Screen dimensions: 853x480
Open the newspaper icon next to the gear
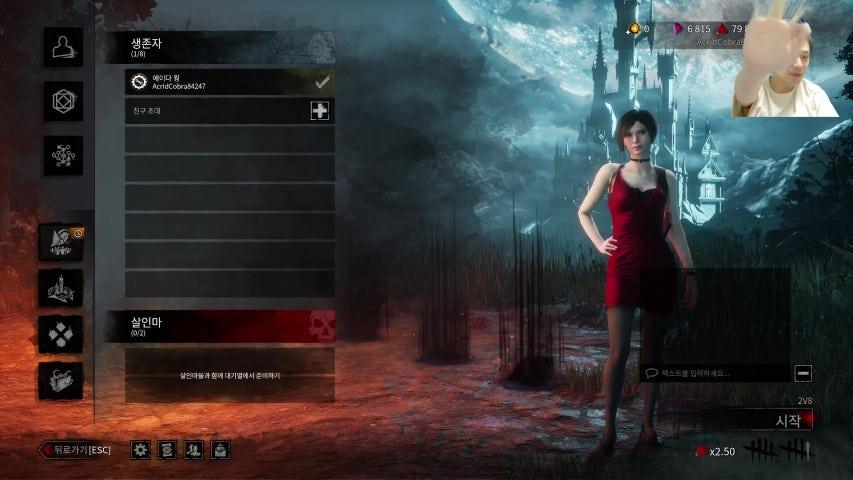pos(168,450)
